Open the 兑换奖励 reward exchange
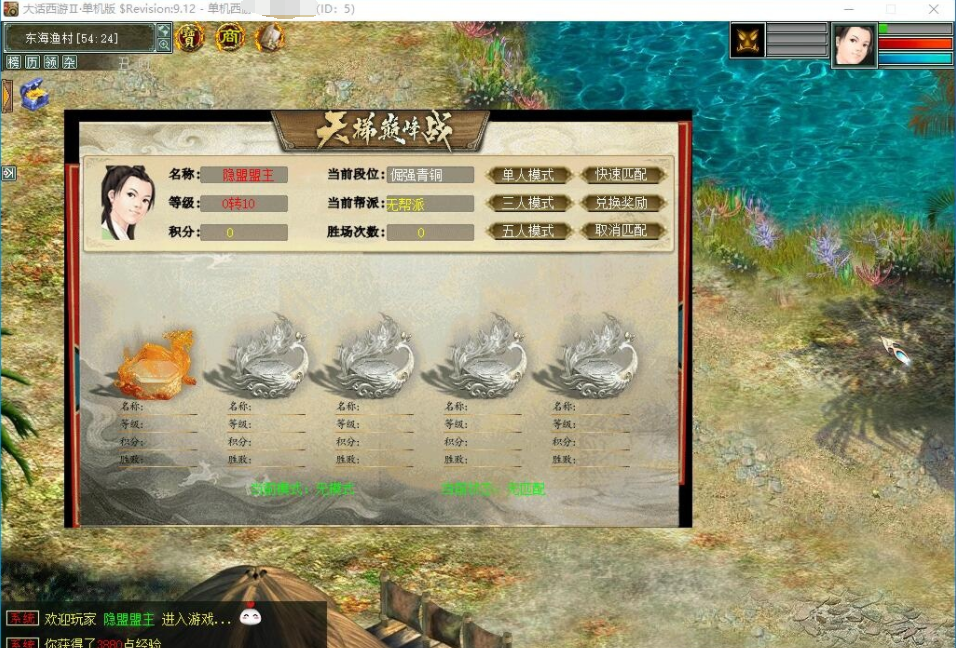Screen dimensions: 956x648 point(621,203)
